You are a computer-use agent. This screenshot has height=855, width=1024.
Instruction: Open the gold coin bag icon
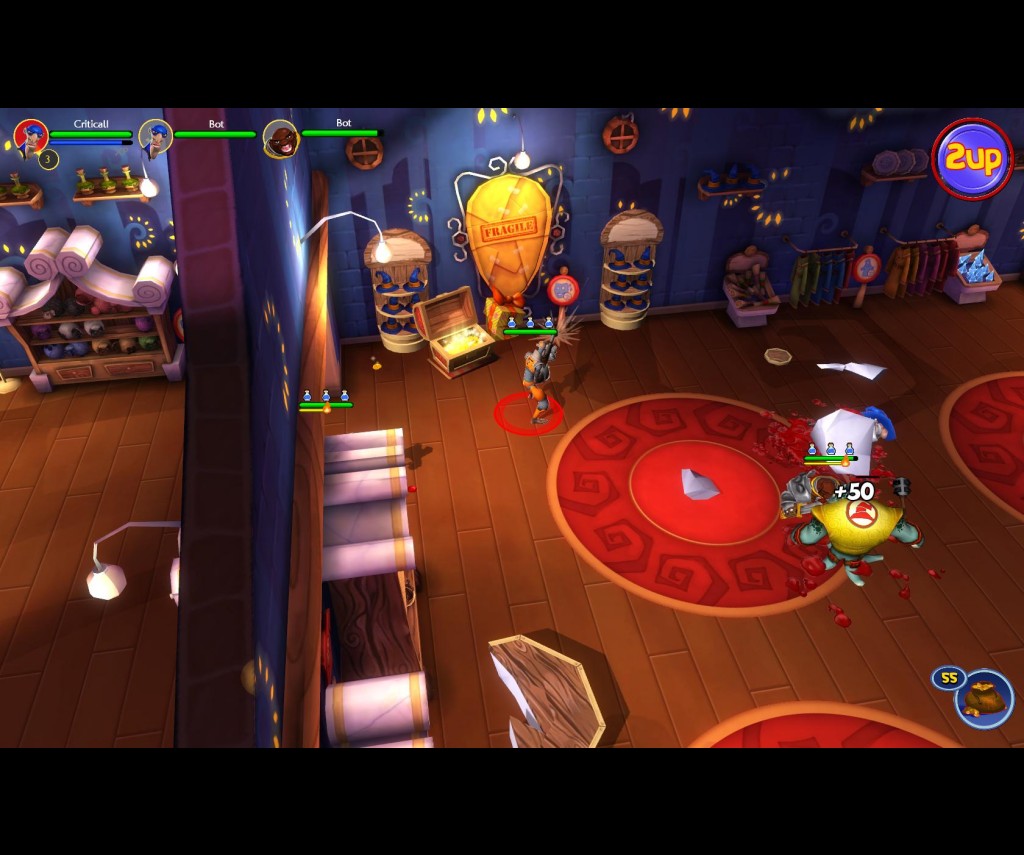pyautogui.click(x=983, y=697)
